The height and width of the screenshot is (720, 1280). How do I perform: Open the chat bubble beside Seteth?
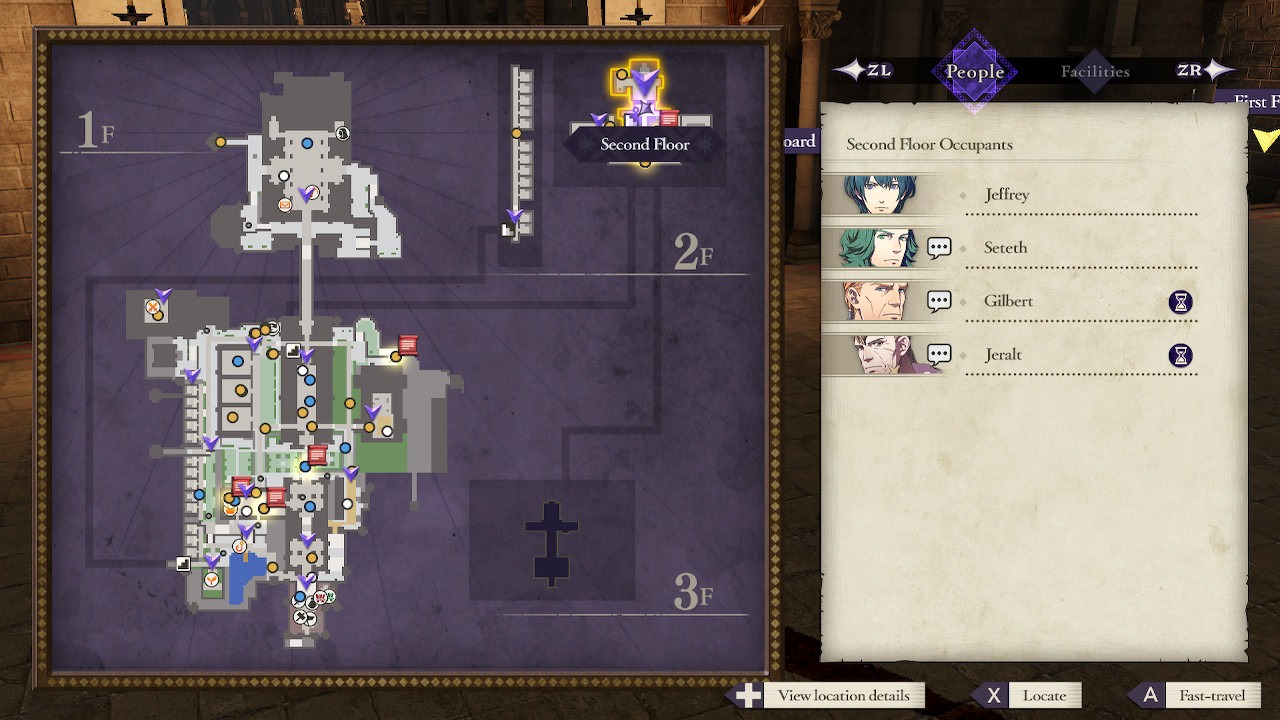click(938, 245)
